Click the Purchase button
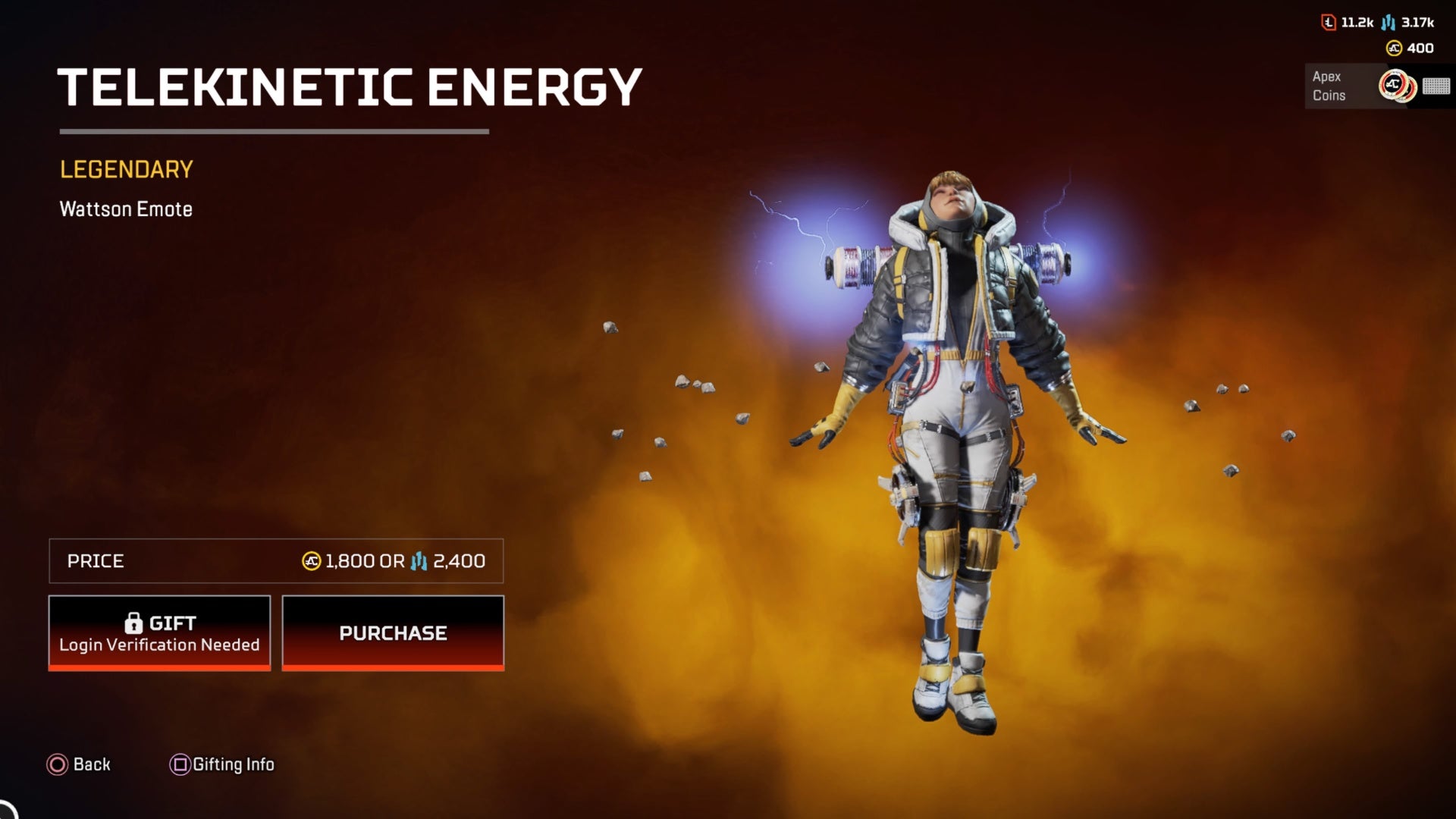1456x819 pixels. tap(393, 632)
